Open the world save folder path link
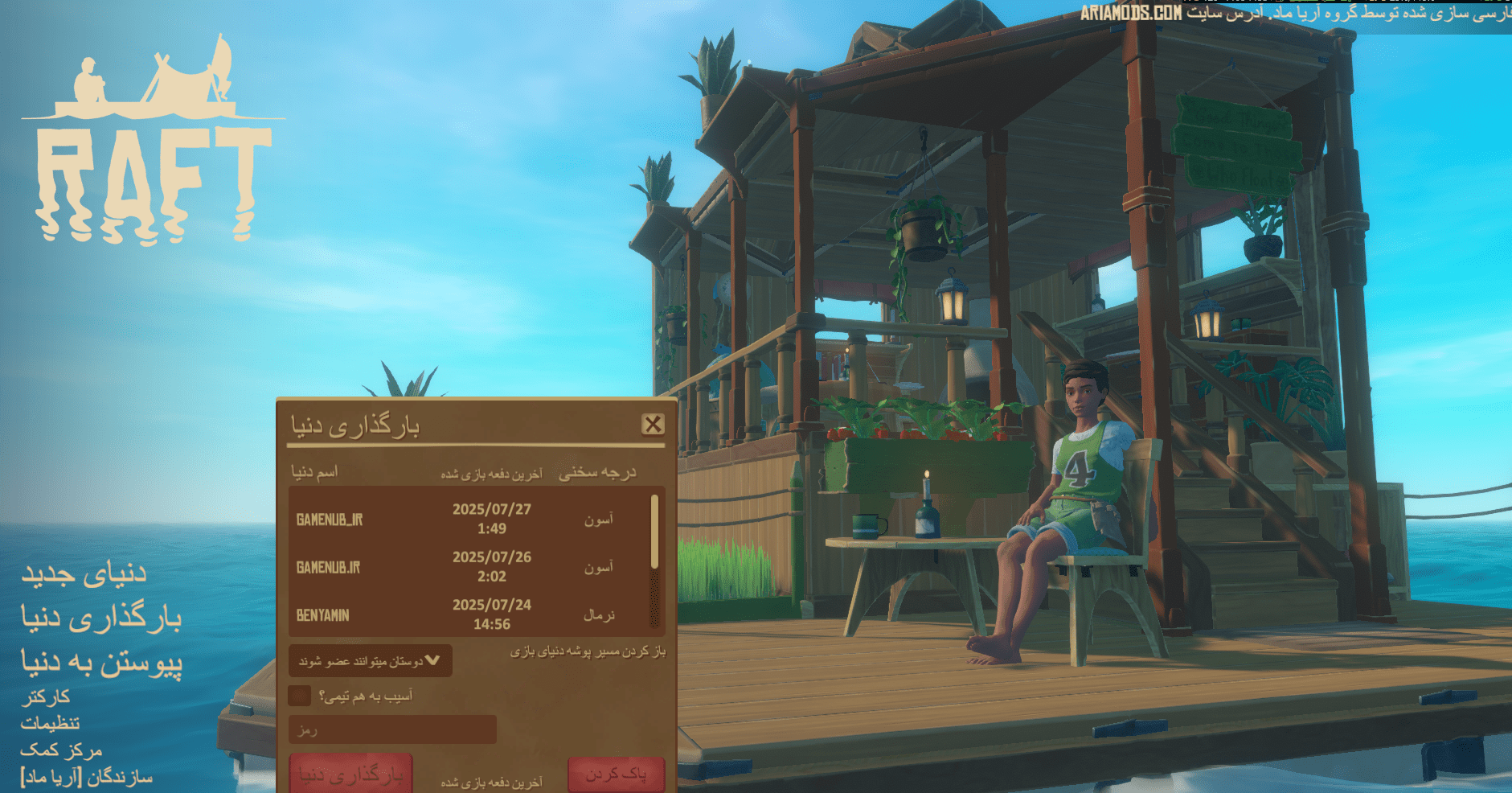This screenshot has height=793, width=1512. (x=588, y=651)
